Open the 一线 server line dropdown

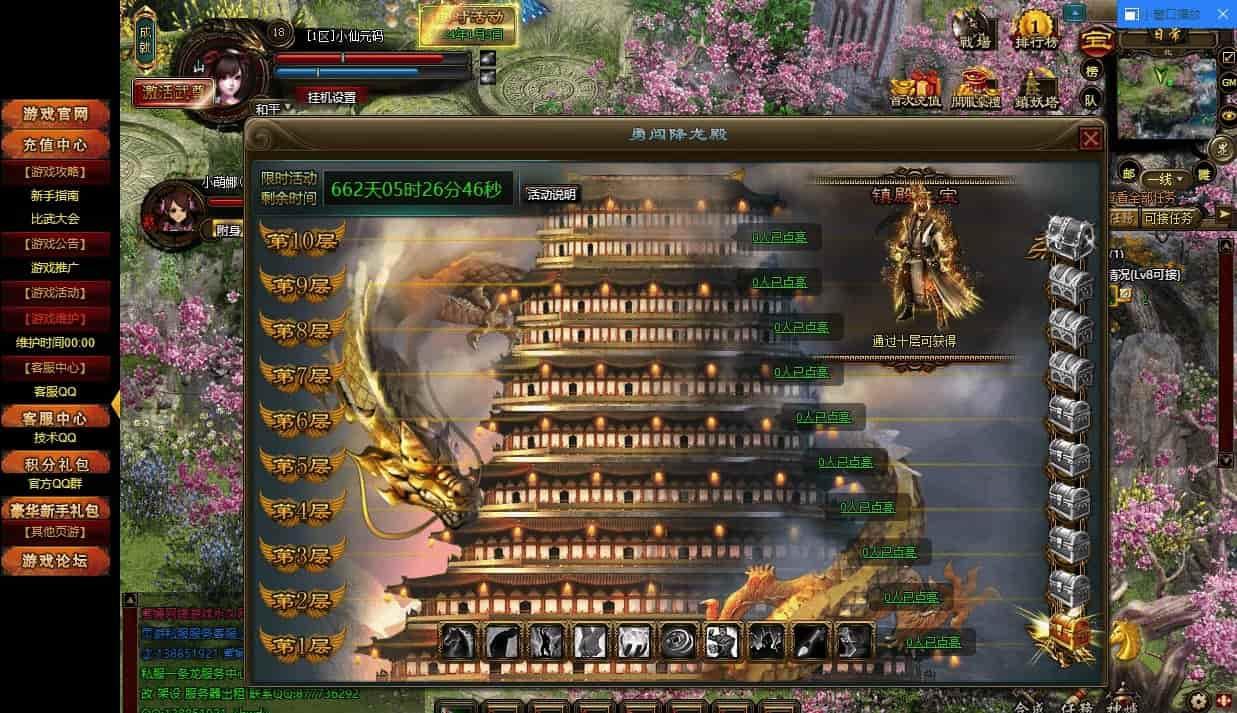click(x=1166, y=180)
